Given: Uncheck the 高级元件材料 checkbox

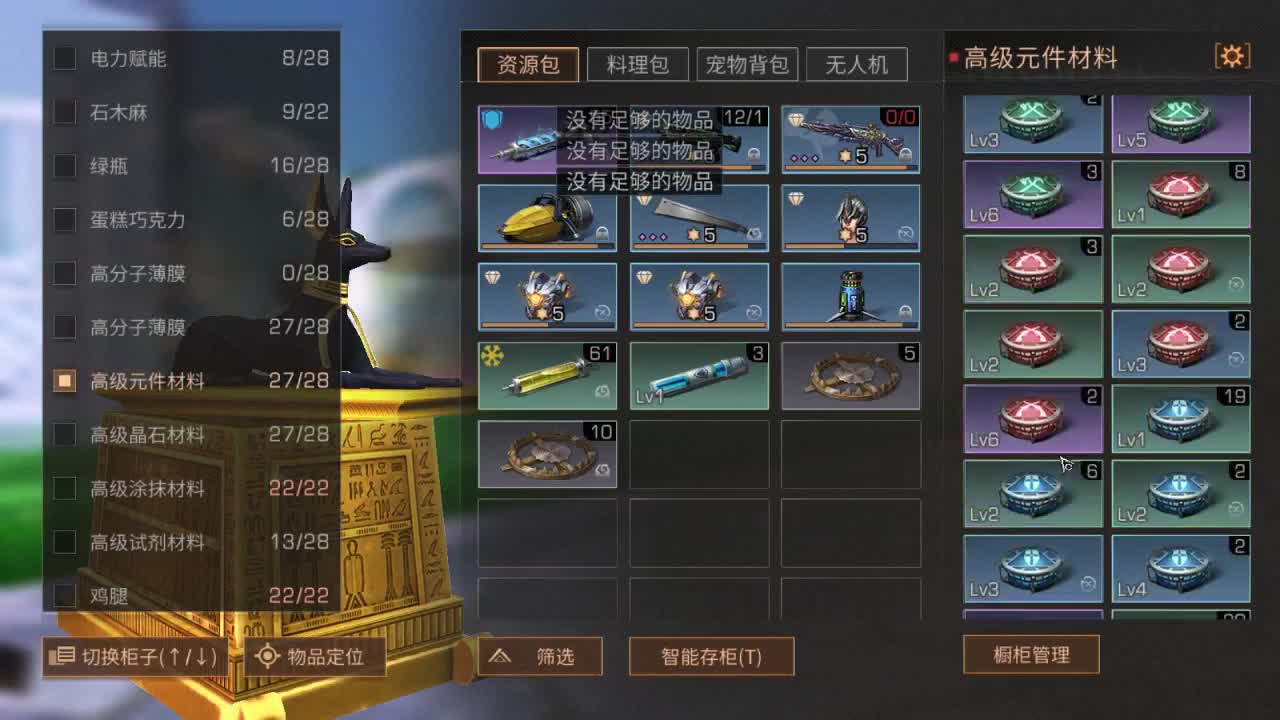Looking at the screenshot, I should [62, 381].
